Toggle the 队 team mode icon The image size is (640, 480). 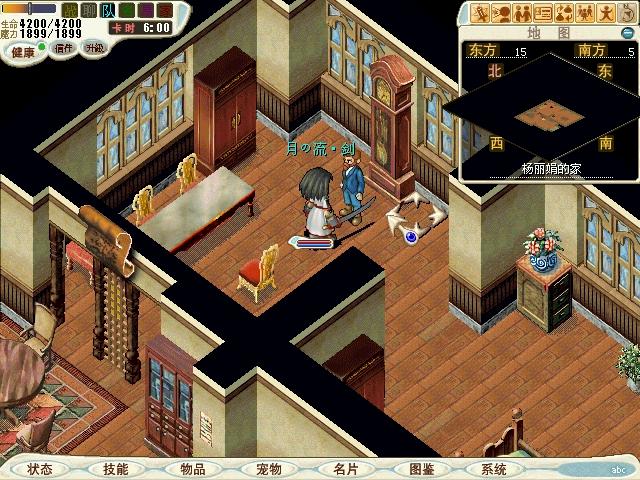pos(106,10)
